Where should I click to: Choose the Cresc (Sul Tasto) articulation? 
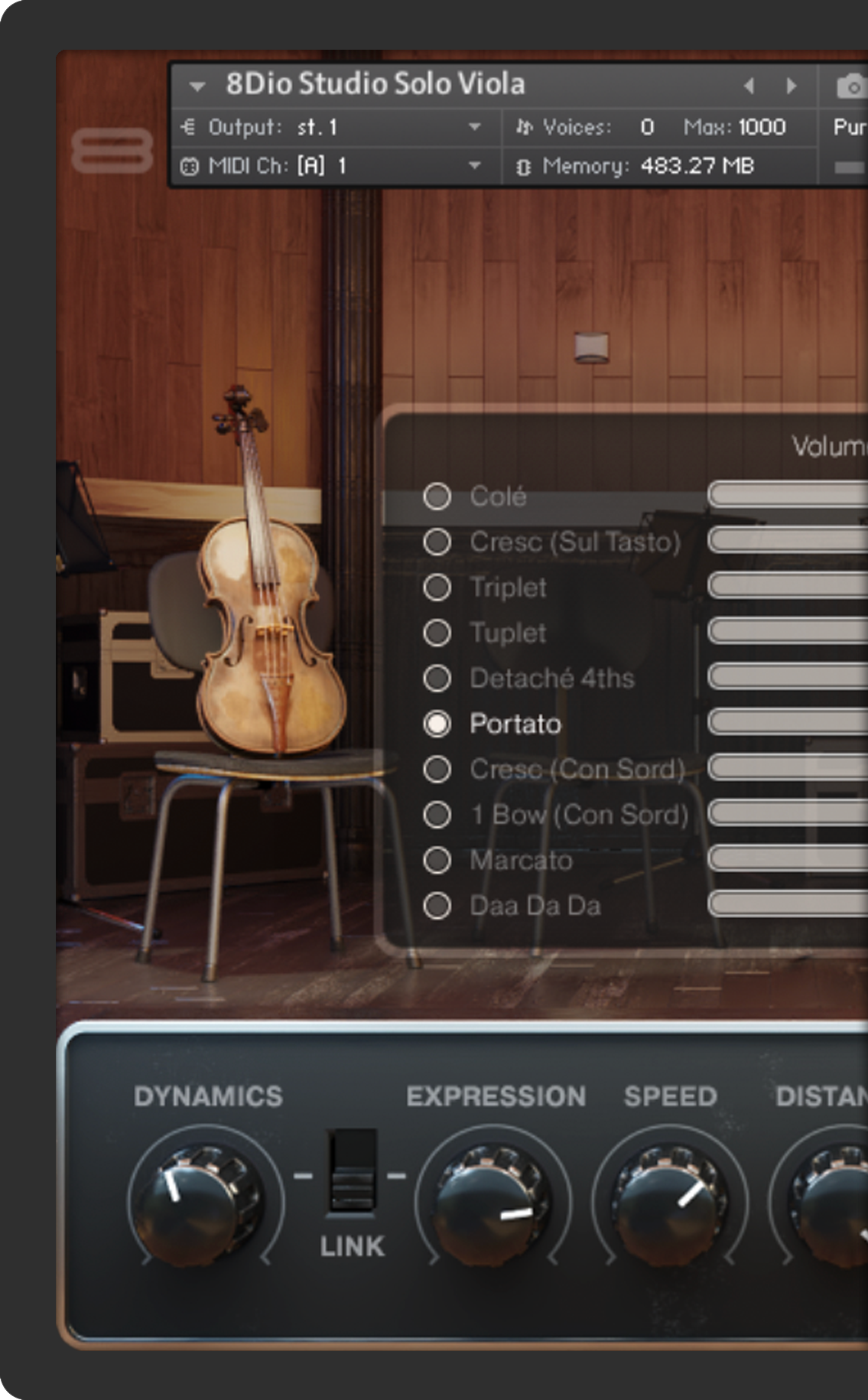[x=437, y=542]
